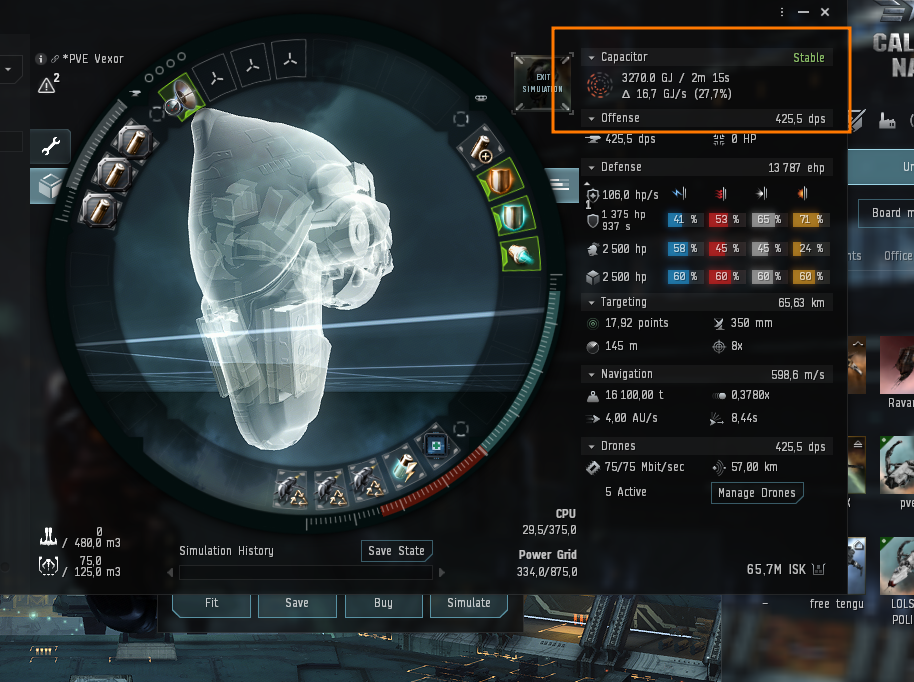Collapse the Targeting section

point(592,302)
